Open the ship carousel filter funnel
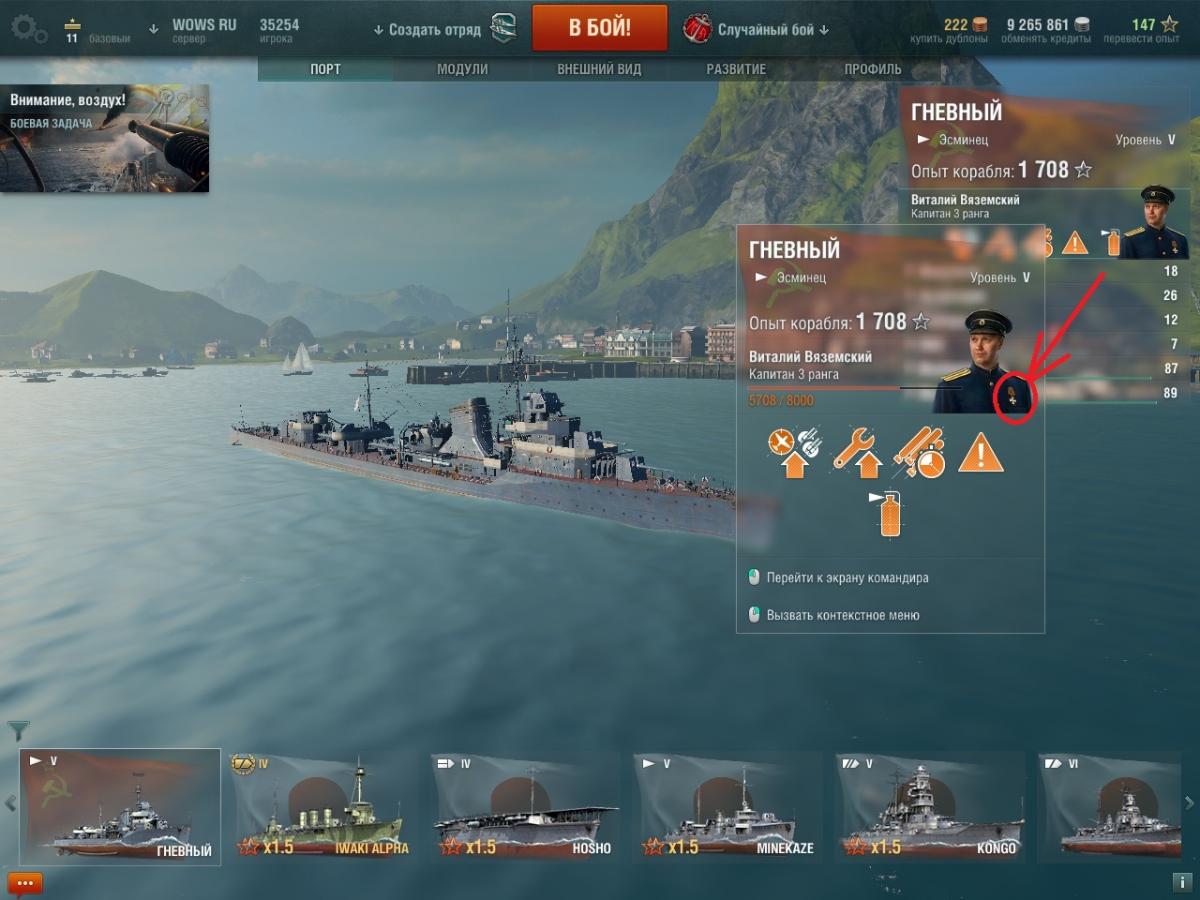This screenshot has width=1200, height=900. [x=18, y=730]
